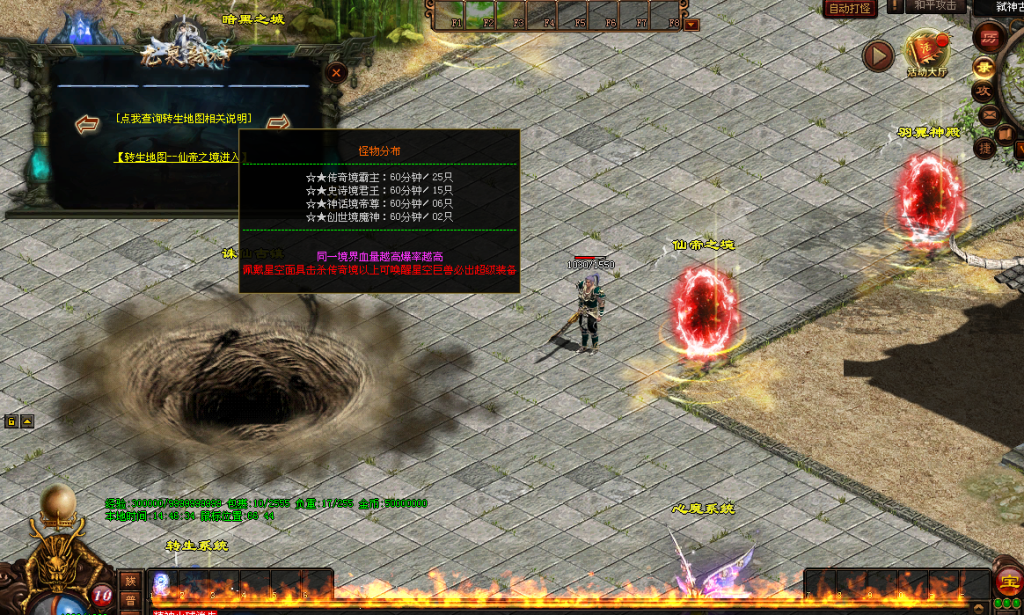Image resolution: width=1024 pixels, height=615 pixels.
Task: Go to the previous dialog page arrow
Action: coord(88,124)
